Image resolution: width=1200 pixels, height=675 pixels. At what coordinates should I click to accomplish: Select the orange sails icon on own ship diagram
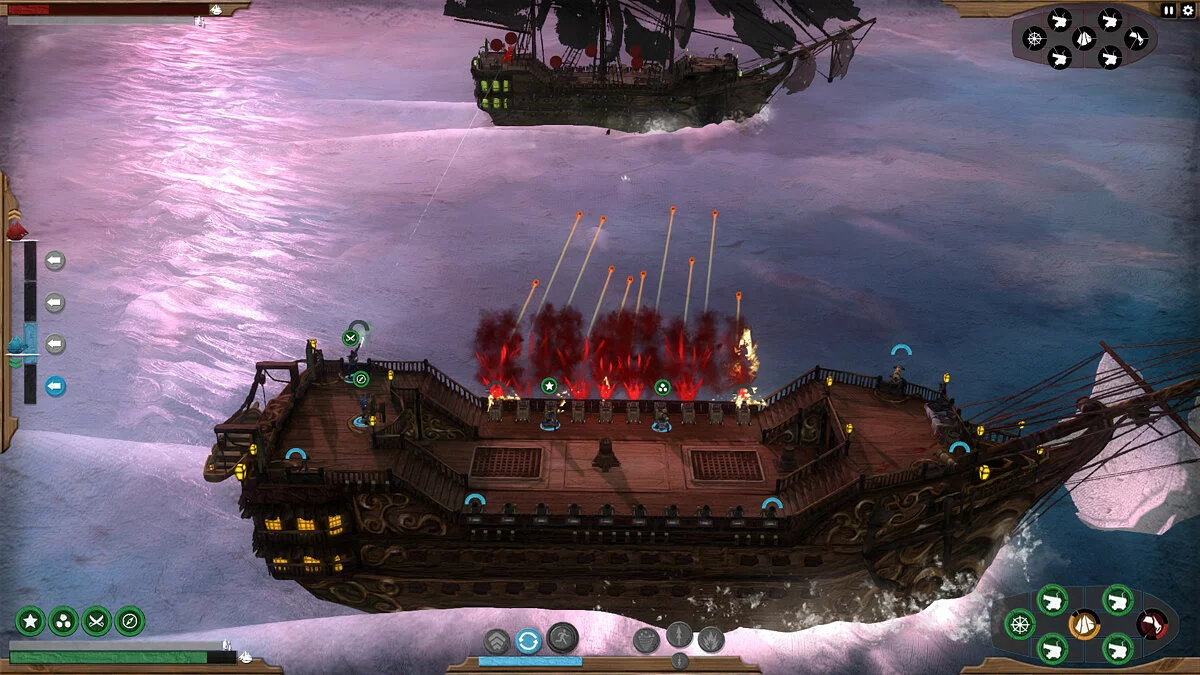pos(1084,624)
